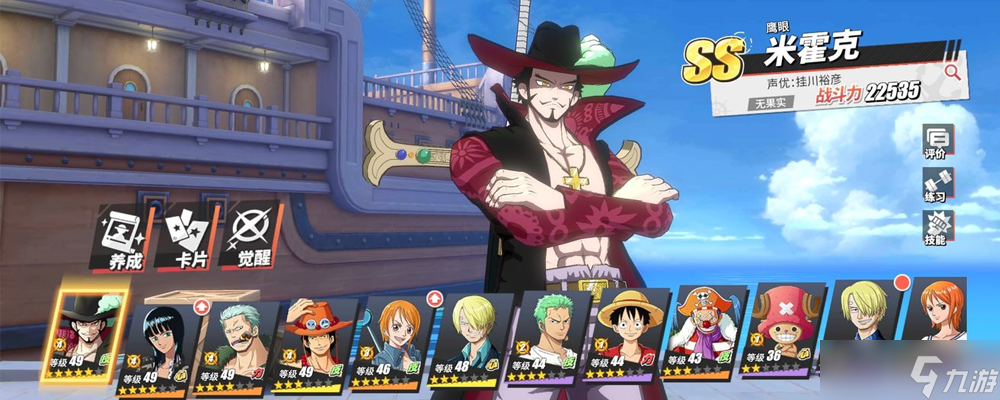Select the Nico Robin character card
1000x400 pixels.
[160, 340]
